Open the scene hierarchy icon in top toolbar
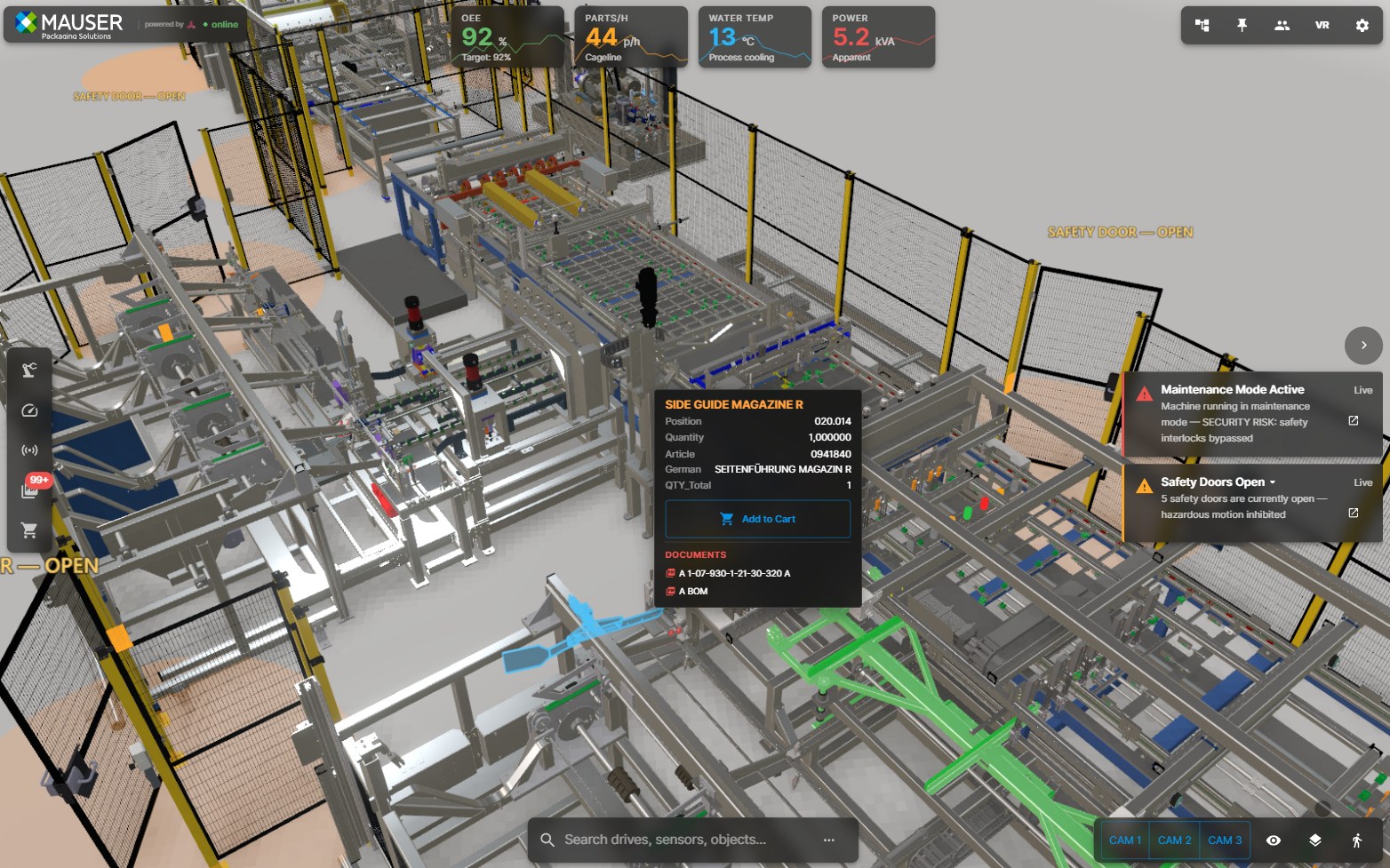Screen dimensions: 1390x868 click(1202, 26)
